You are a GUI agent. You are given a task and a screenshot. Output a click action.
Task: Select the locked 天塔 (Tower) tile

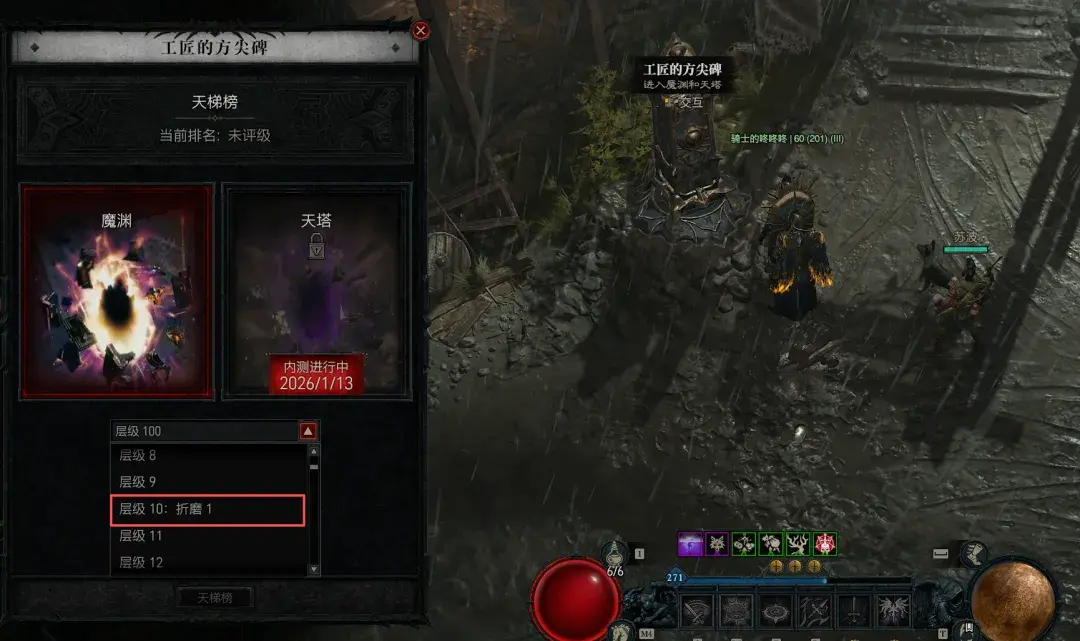(316, 292)
